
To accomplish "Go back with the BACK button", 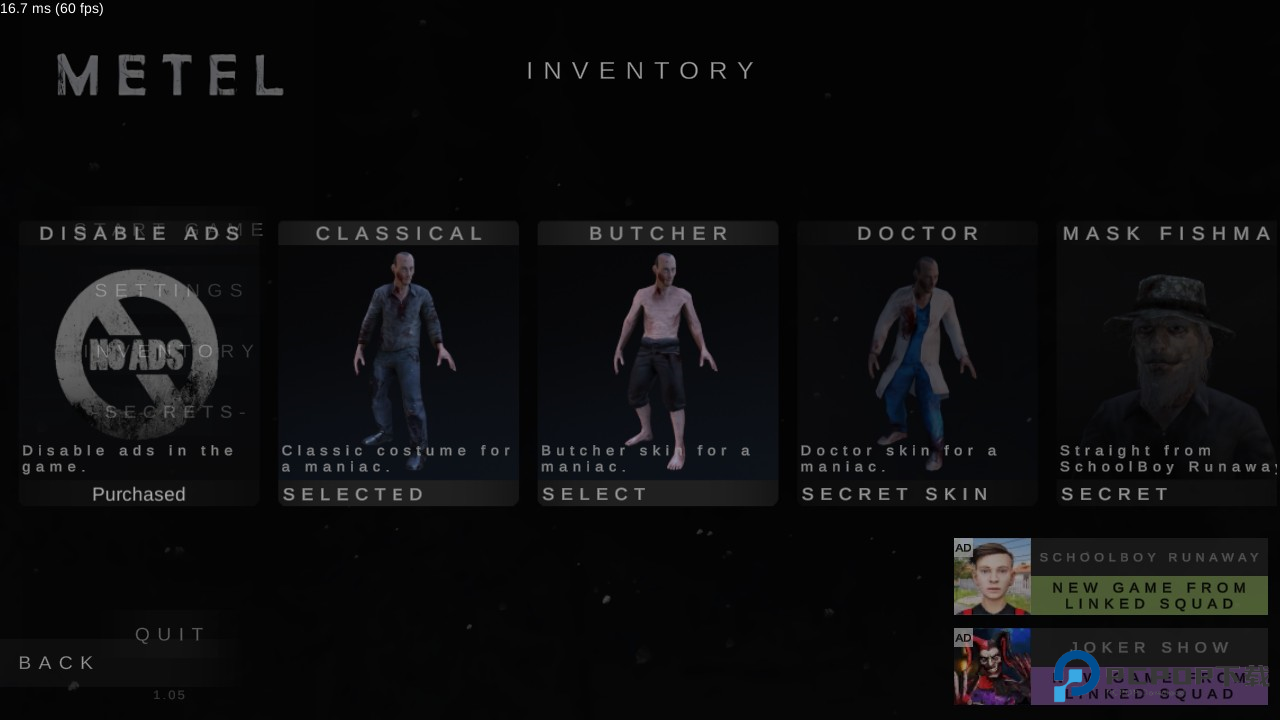I will pos(58,663).
